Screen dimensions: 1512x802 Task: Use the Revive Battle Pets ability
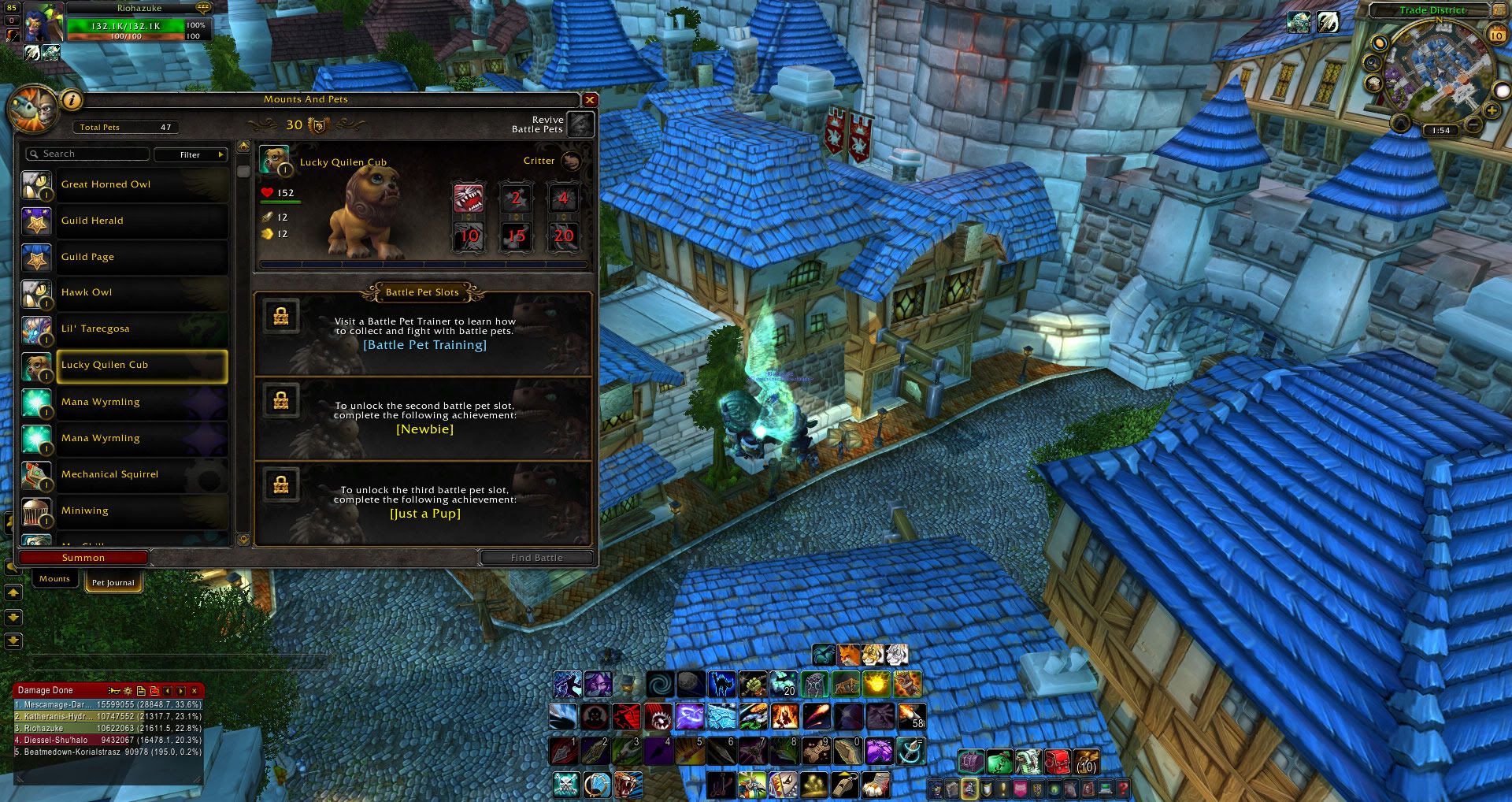coord(580,124)
